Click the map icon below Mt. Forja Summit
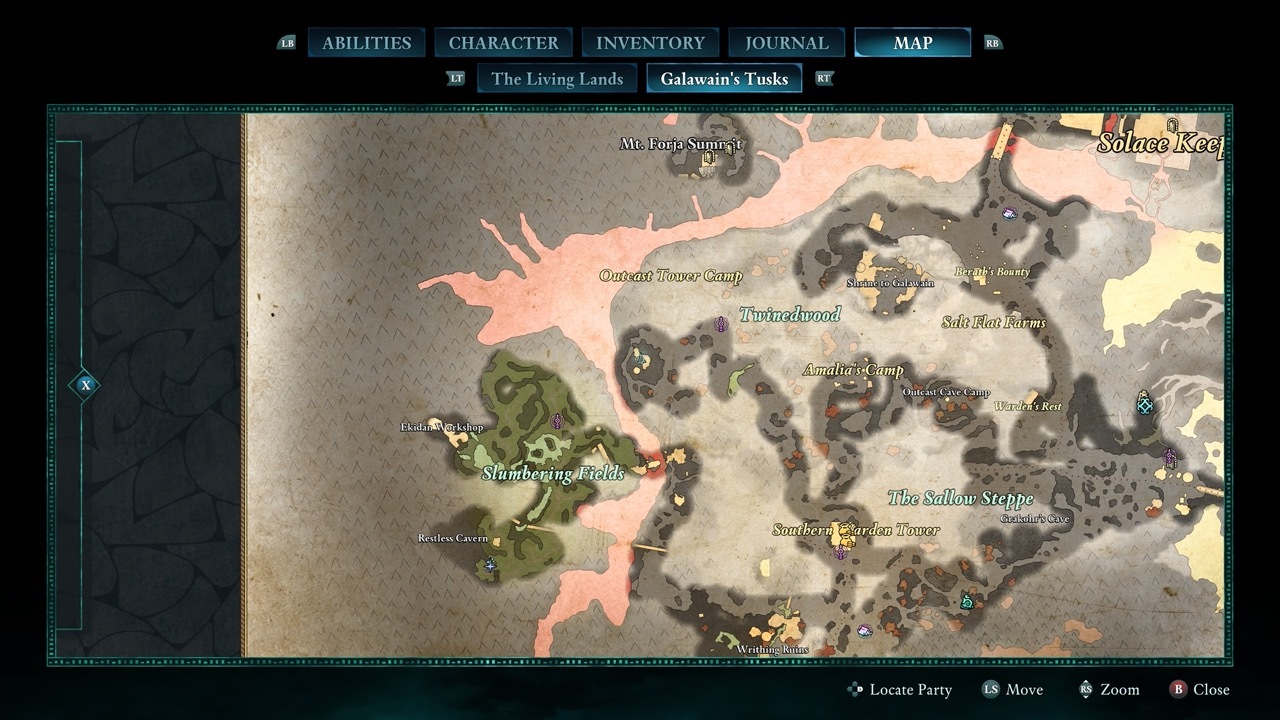Screen dimensions: 1280x720 click(708, 157)
